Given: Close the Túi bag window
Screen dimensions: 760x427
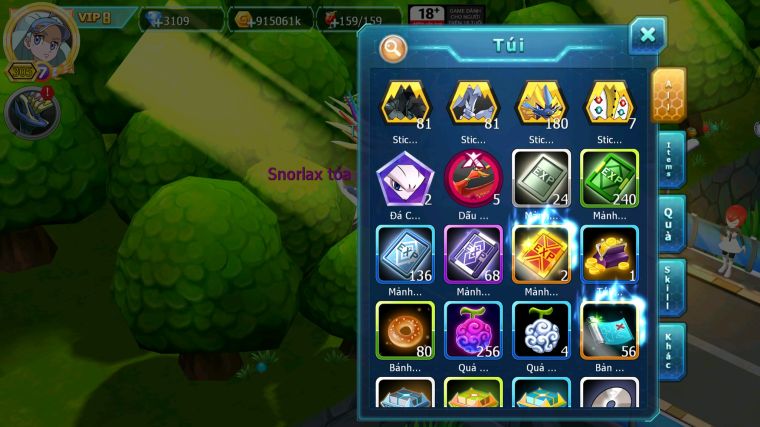Looking at the screenshot, I should 647,36.
